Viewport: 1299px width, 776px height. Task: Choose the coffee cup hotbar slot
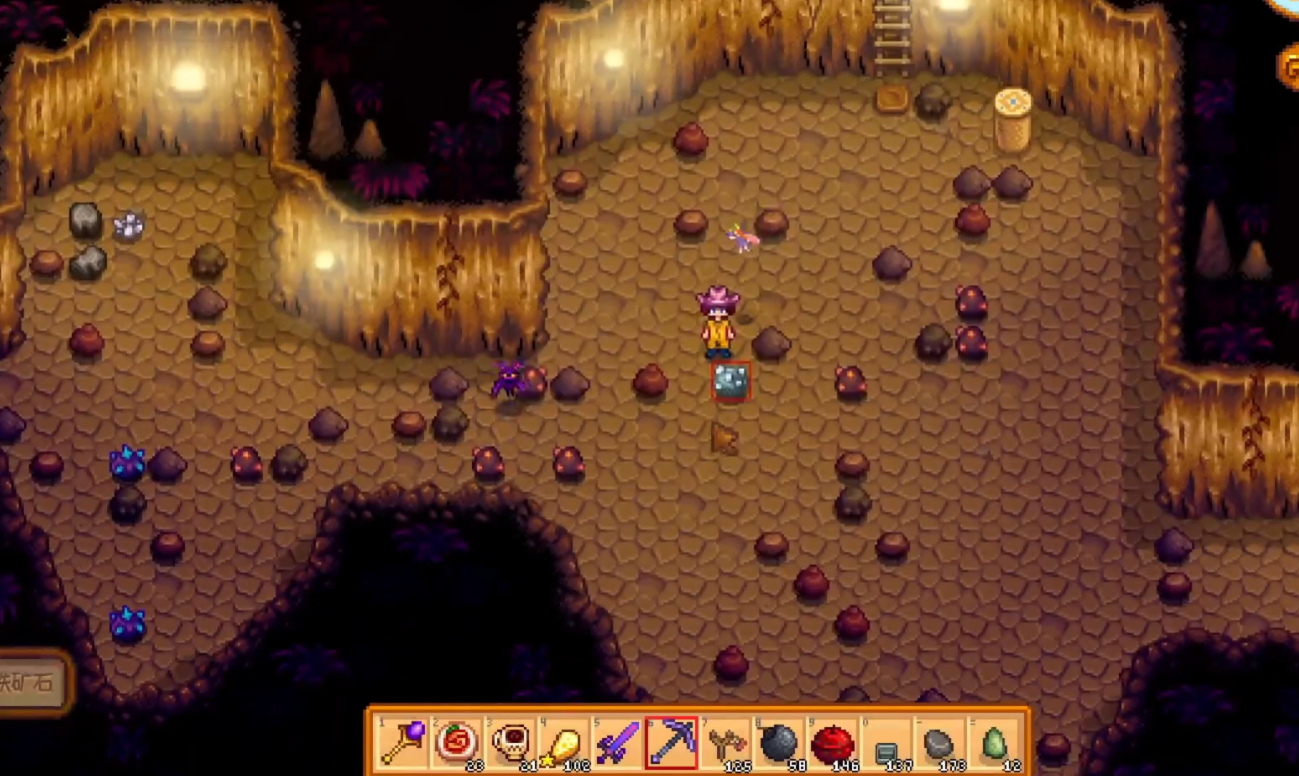[509, 744]
